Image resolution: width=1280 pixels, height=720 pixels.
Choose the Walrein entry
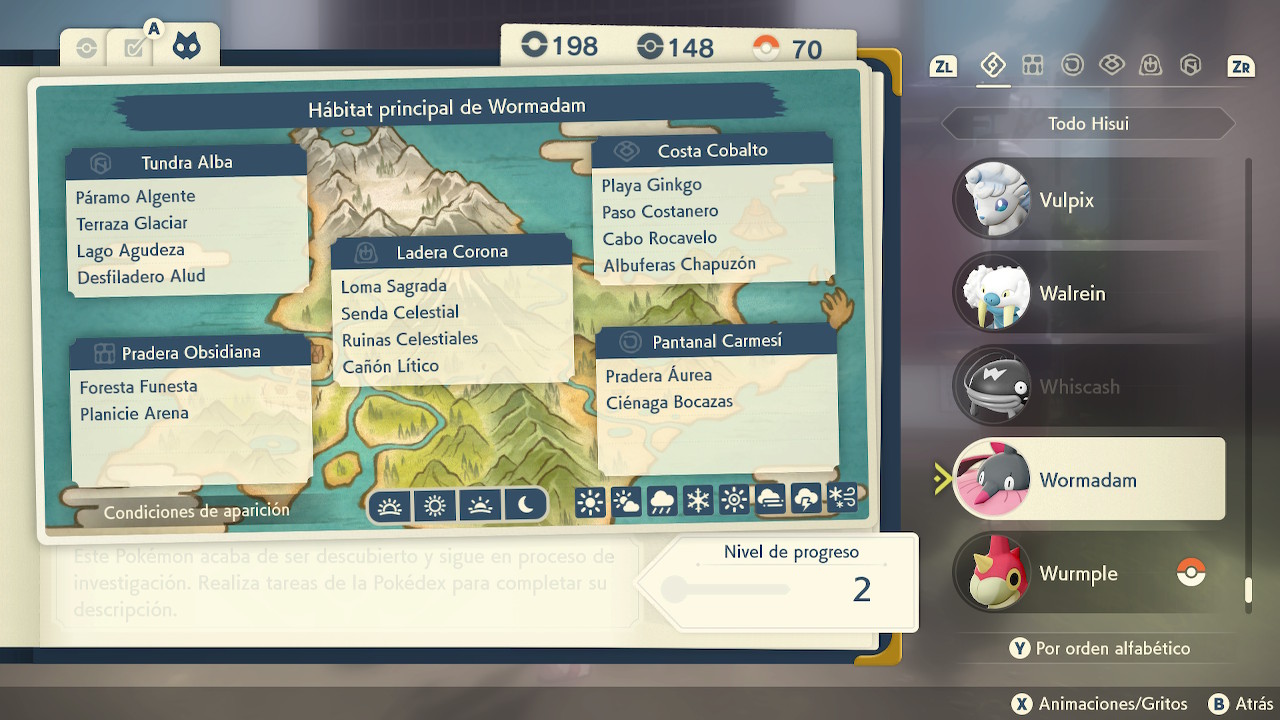pos(1088,293)
